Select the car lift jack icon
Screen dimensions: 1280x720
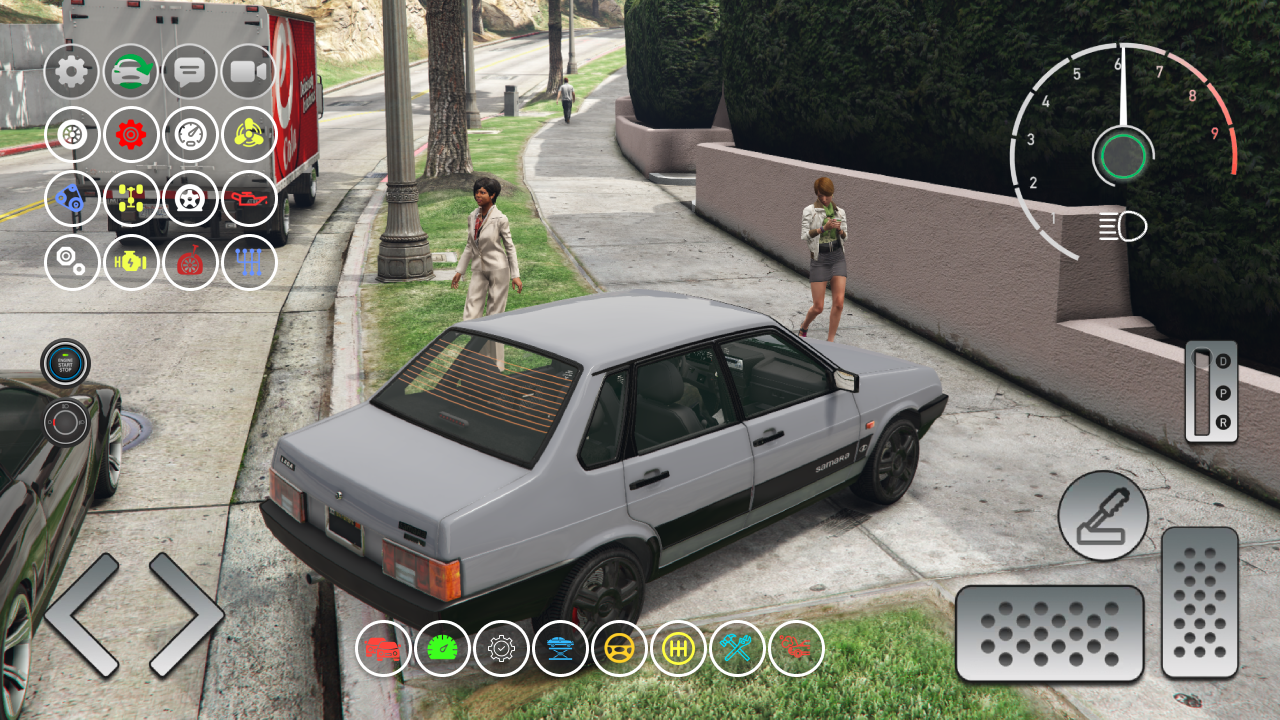pos(560,648)
